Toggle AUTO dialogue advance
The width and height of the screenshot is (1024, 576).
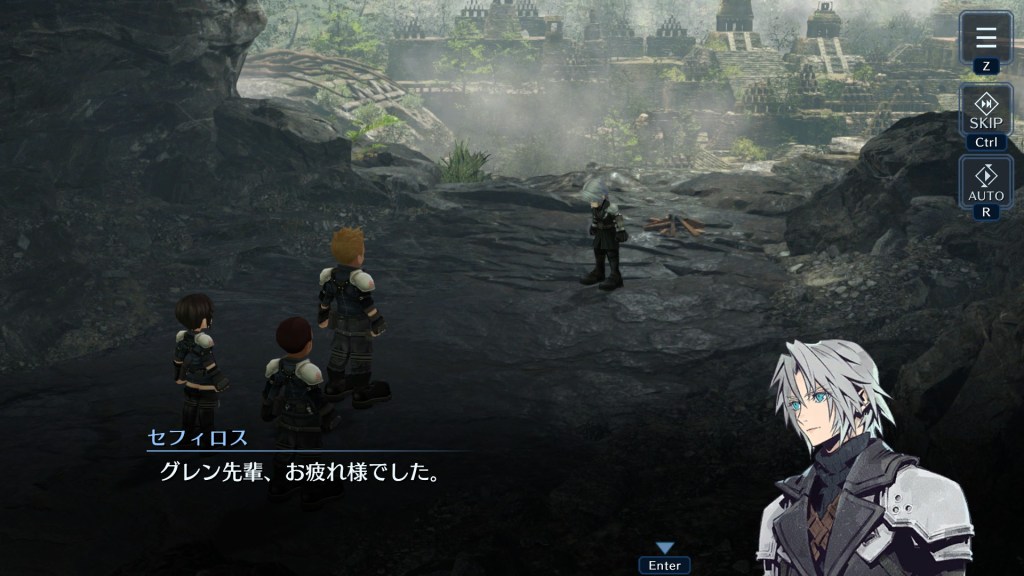click(985, 182)
